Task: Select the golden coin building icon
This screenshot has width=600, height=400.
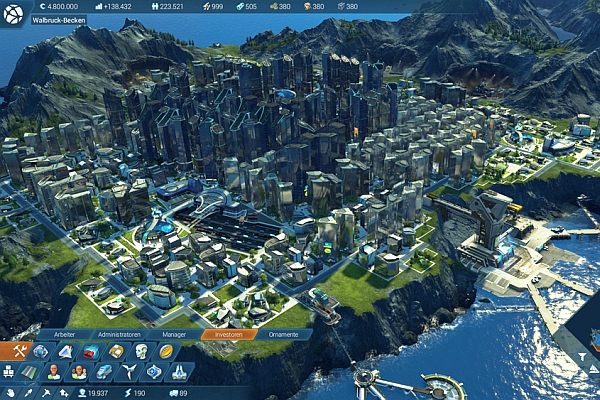Action: (x=166, y=351)
